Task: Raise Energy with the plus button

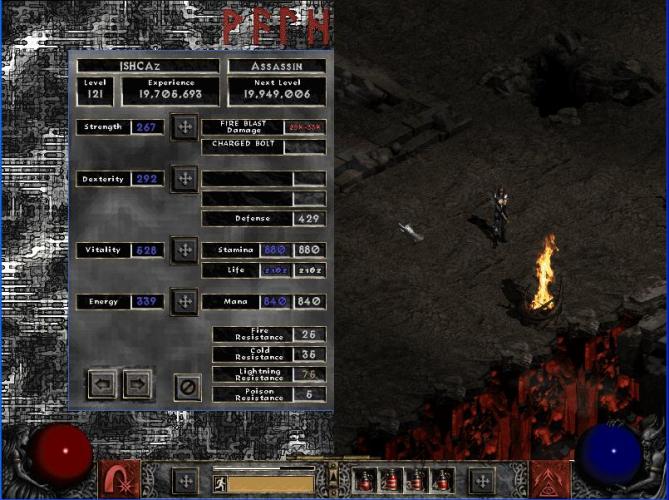Action: [184, 301]
